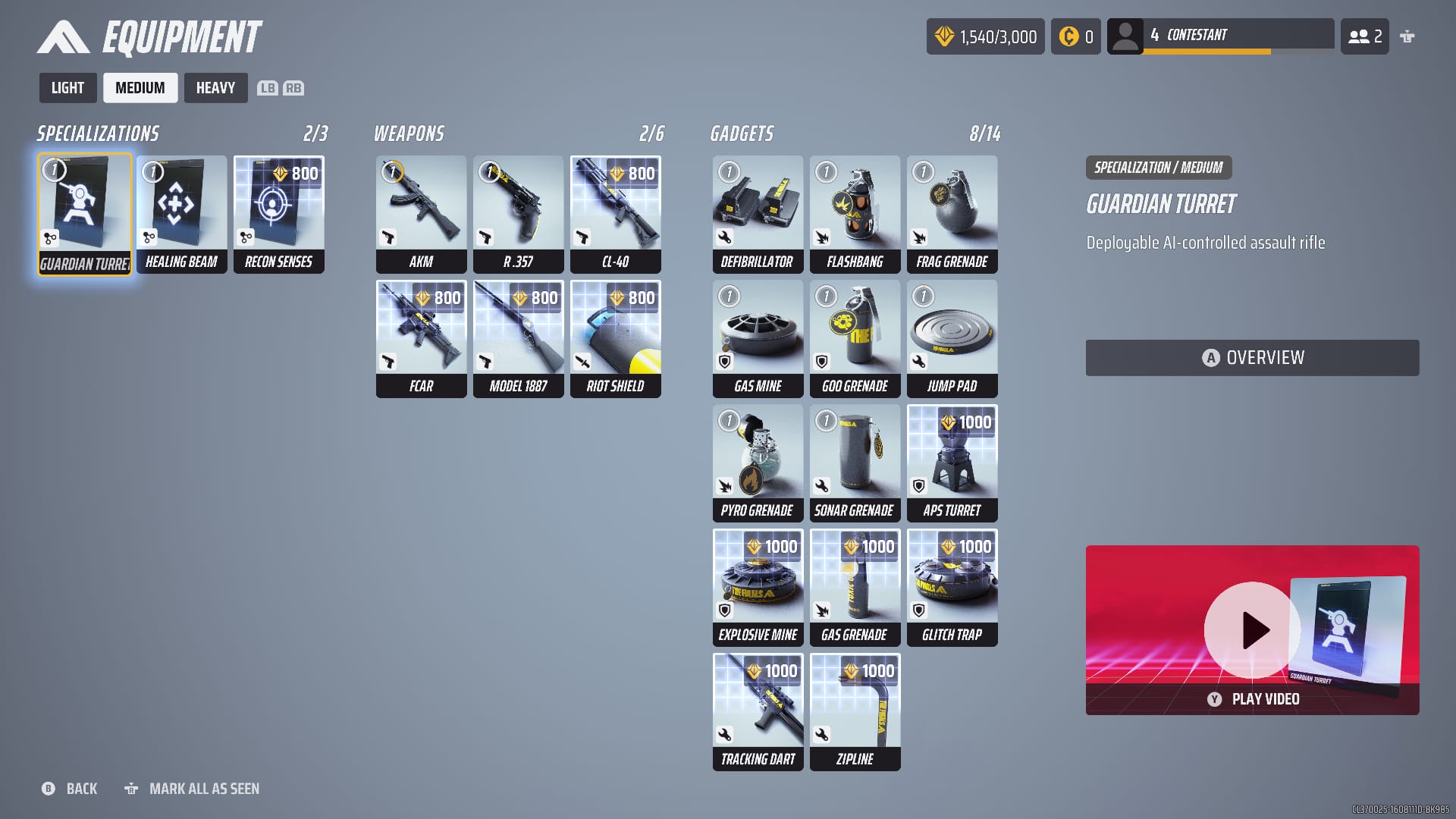Select the Riot Shield weapon card

pyautogui.click(x=615, y=337)
